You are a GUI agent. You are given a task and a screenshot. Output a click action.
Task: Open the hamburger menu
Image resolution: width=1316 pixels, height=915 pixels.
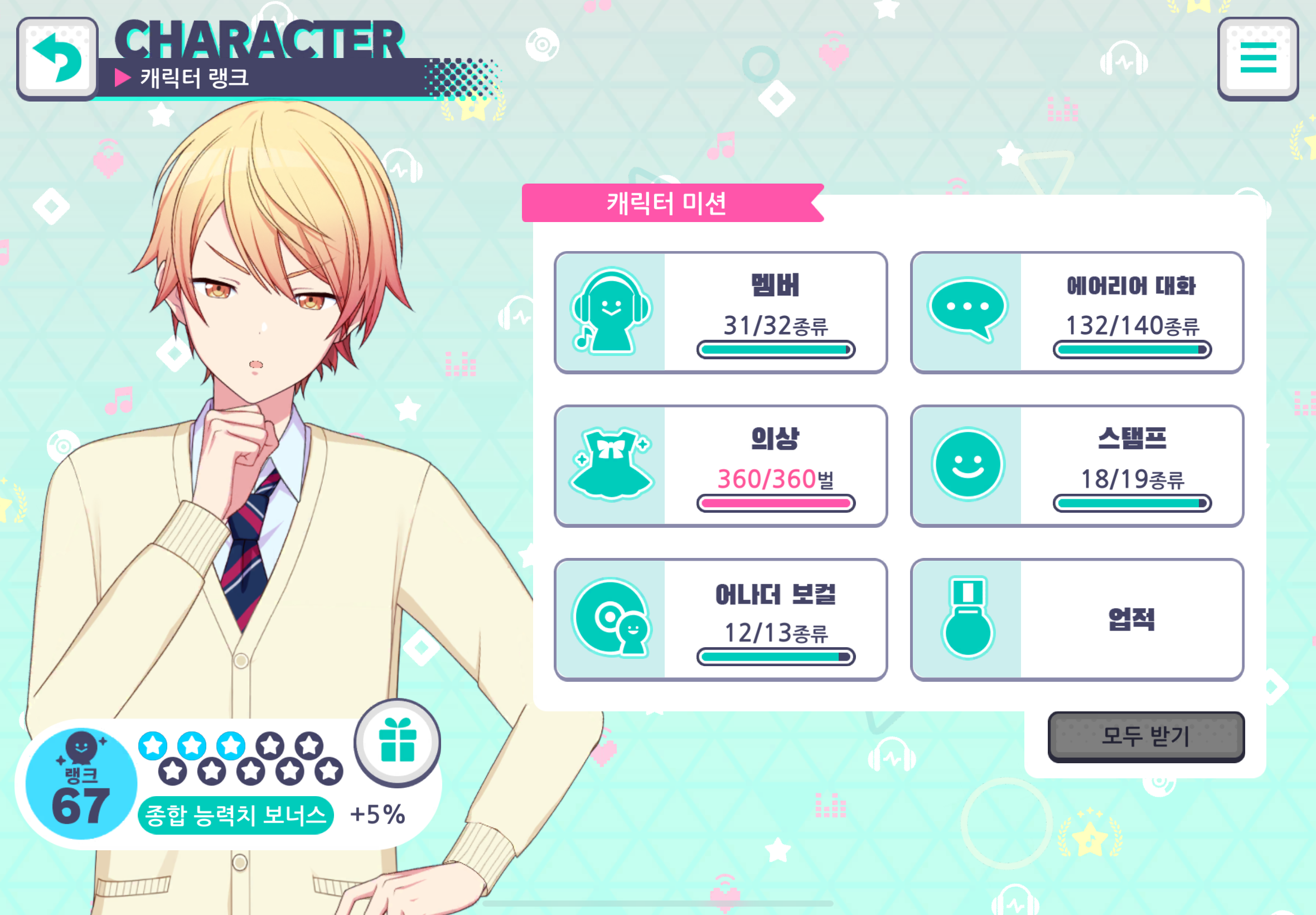click(x=1257, y=59)
